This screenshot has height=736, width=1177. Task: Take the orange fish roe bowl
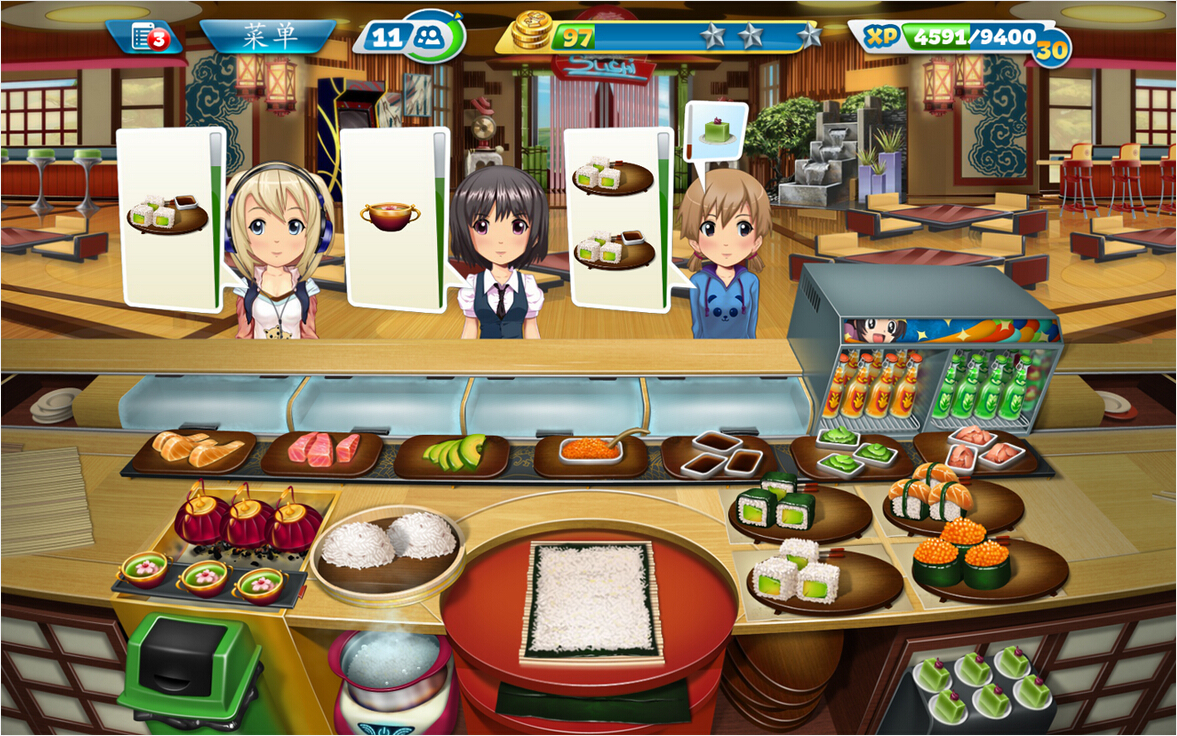590,452
